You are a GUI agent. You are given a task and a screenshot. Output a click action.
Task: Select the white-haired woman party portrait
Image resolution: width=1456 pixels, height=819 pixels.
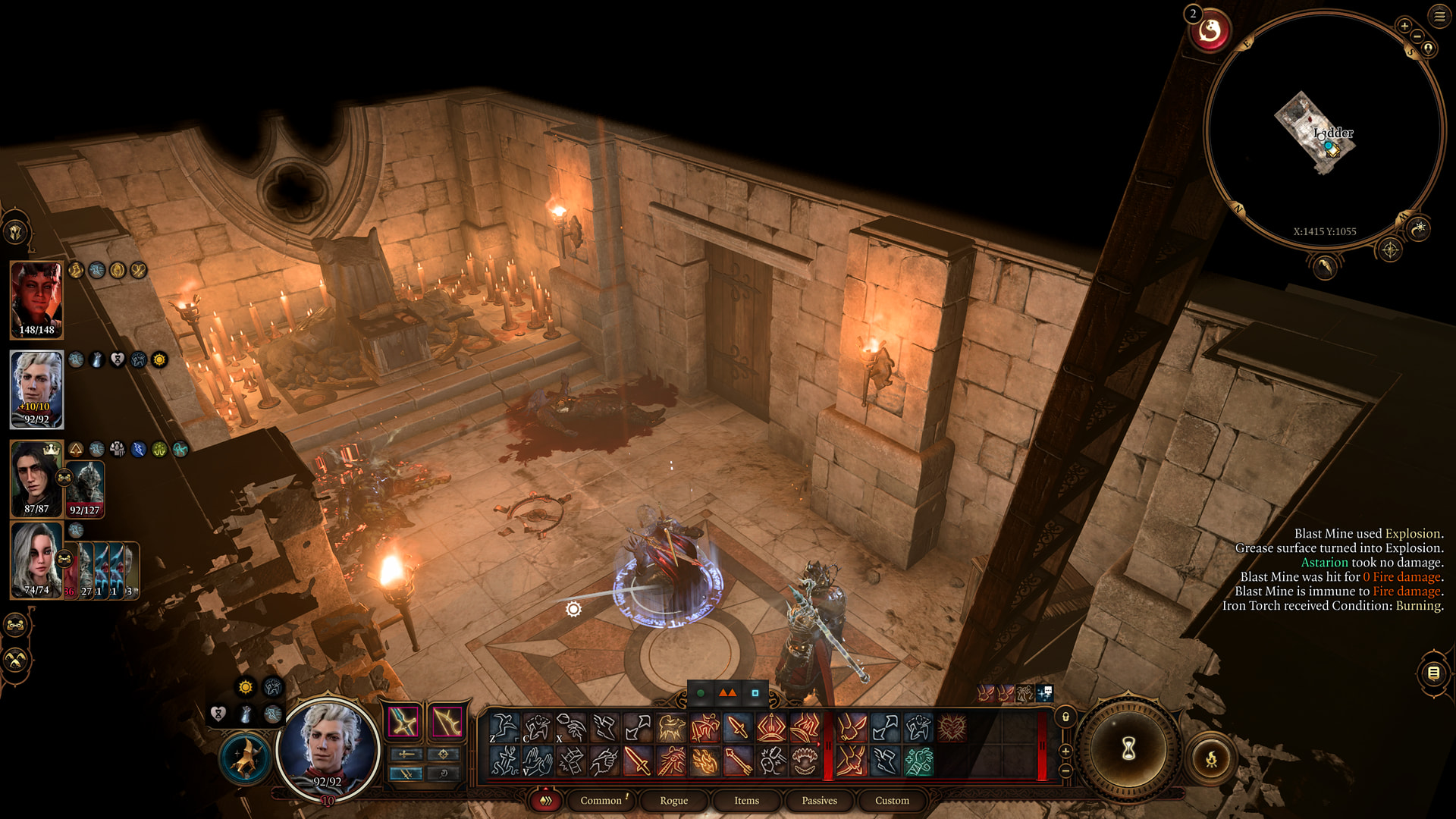(36, 560)
